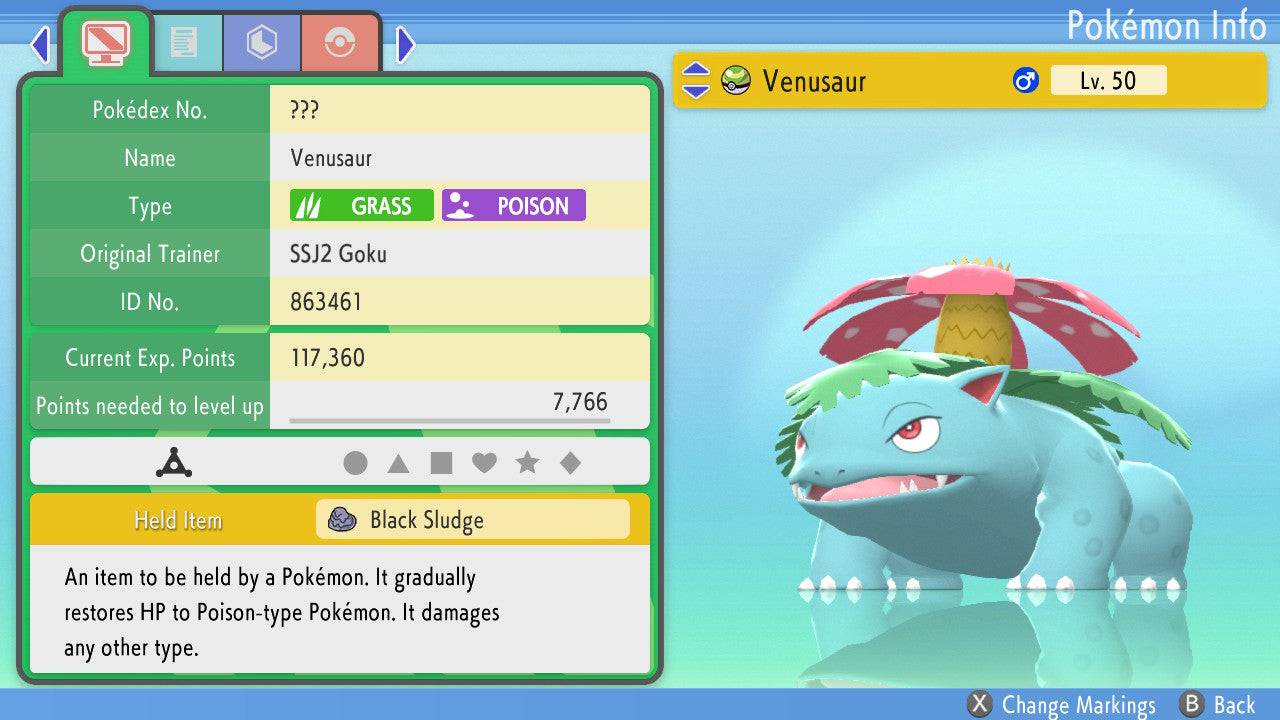Image resolution: width=1280 pixels, height=720 pixels.
Task: Select the active summary tab with monitor icon
Action: point(106,42)
